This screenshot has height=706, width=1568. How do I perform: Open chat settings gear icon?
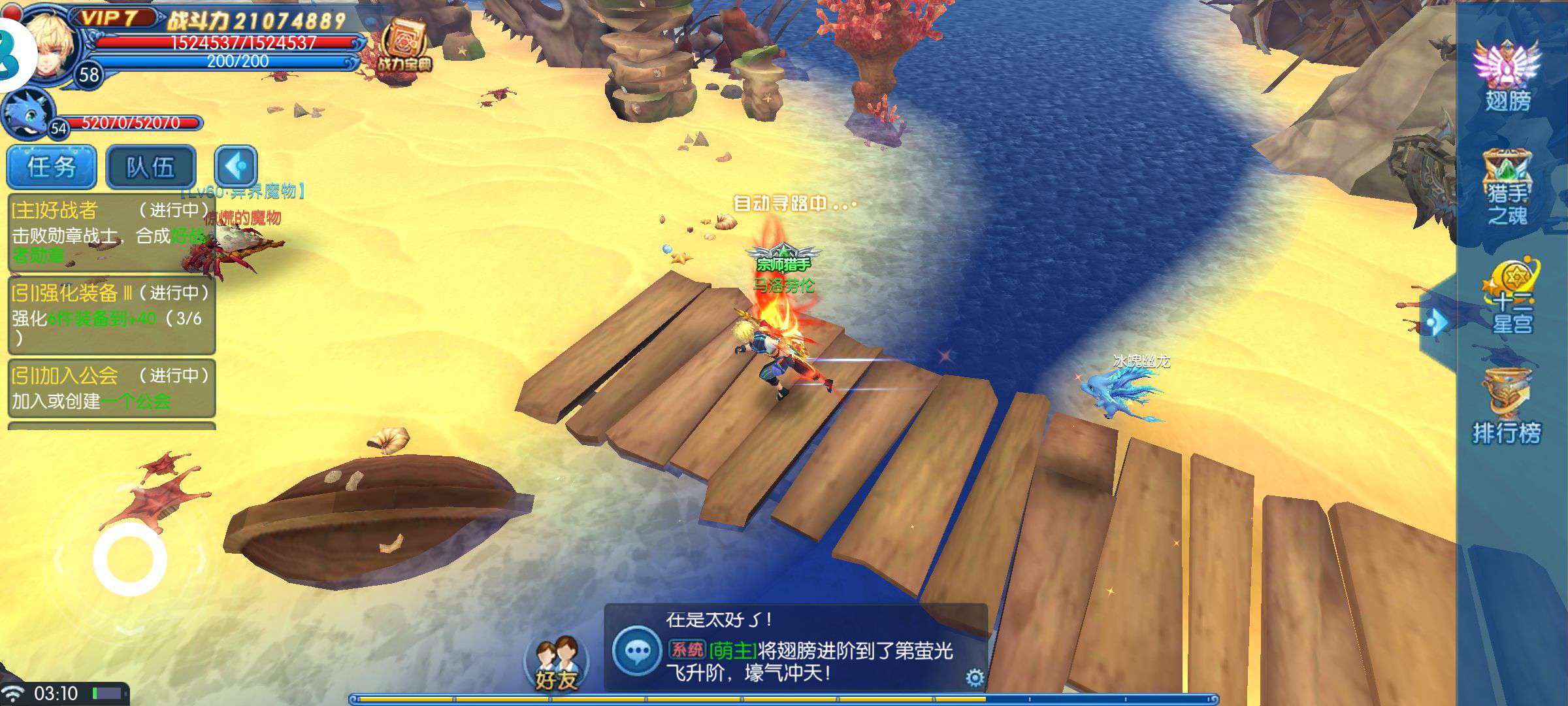[x=974, y=678]
